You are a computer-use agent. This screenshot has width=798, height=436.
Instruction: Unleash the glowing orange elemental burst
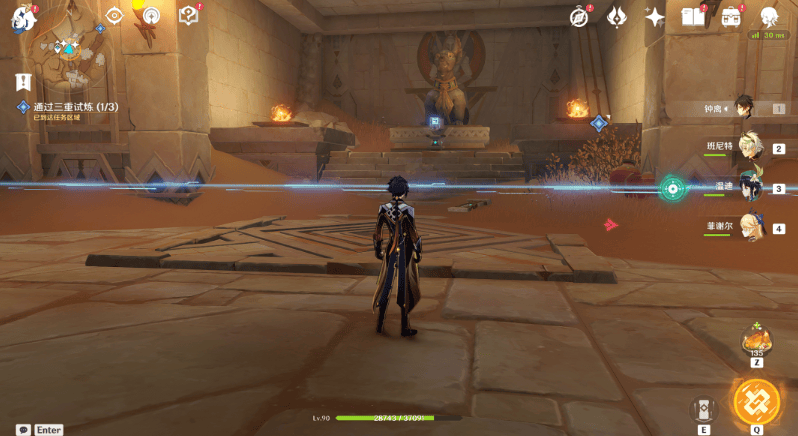[x=756, y=402]
